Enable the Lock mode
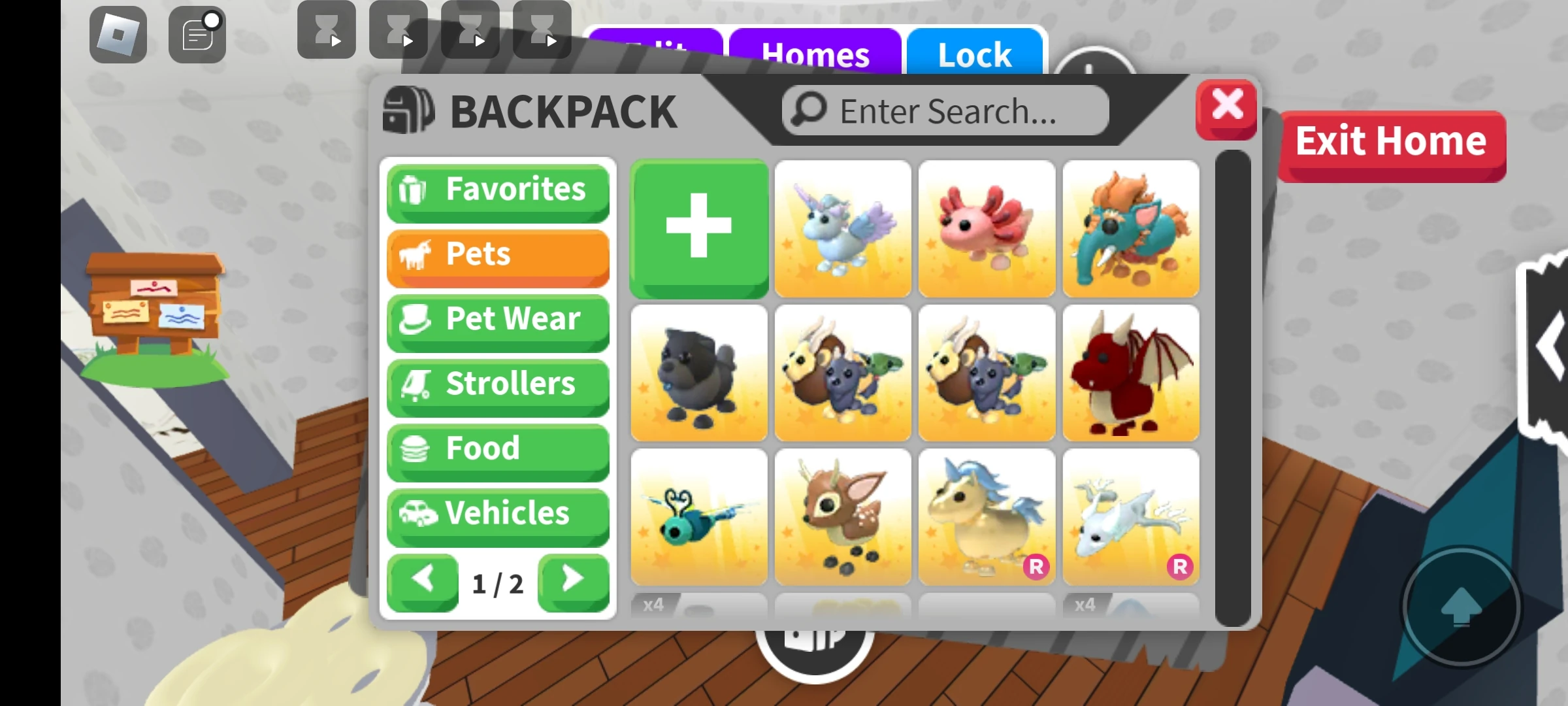 coord(974,54)
